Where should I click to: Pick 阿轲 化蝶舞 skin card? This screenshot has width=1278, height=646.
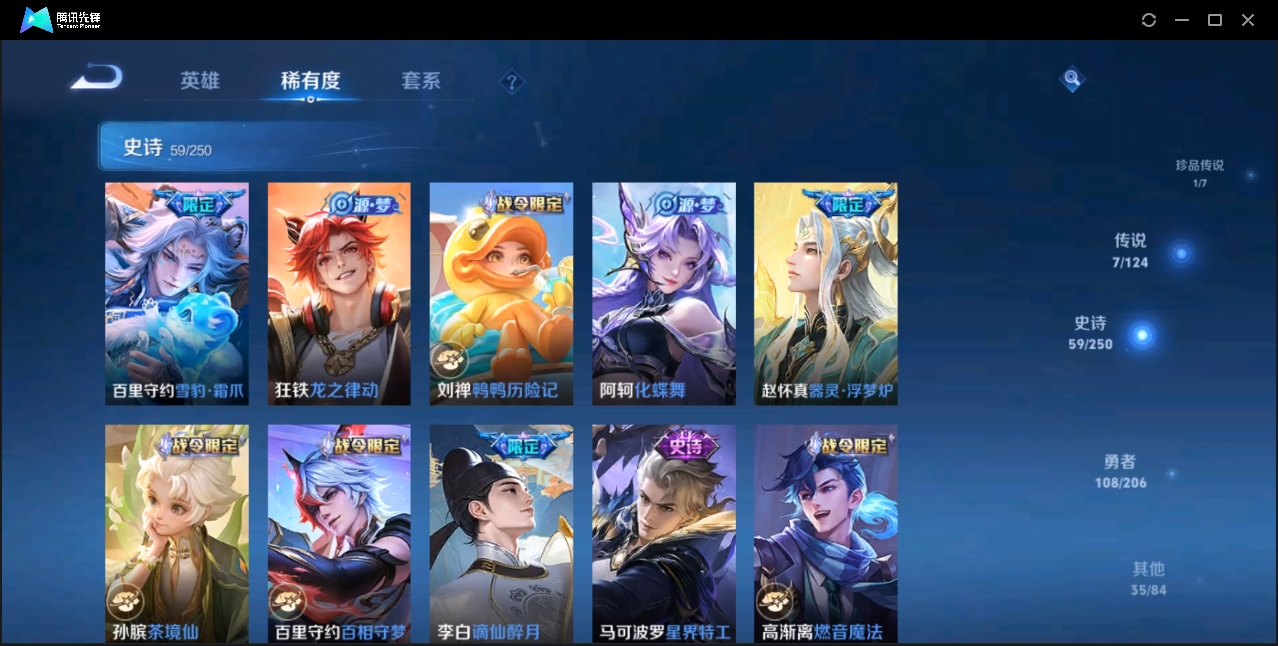pyautogui.click(x=663, y=293)
